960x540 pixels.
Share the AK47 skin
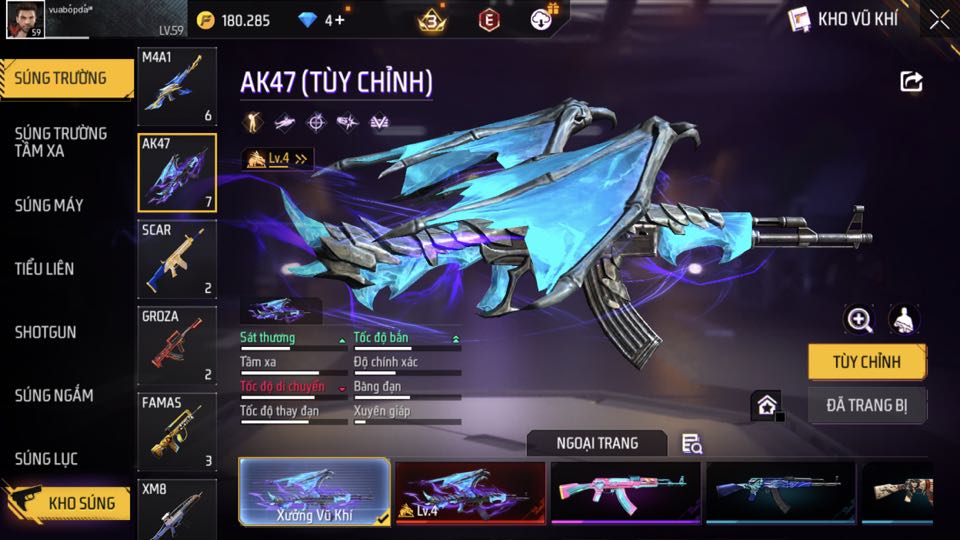pos(911,82)
